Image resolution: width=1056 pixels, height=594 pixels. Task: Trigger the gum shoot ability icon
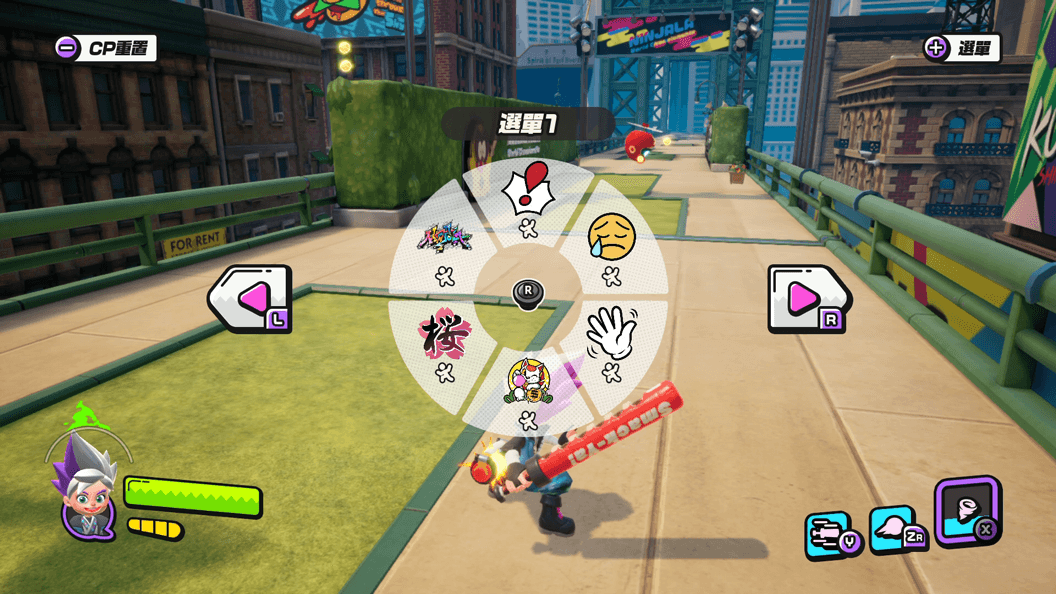[x=830, y=535]
